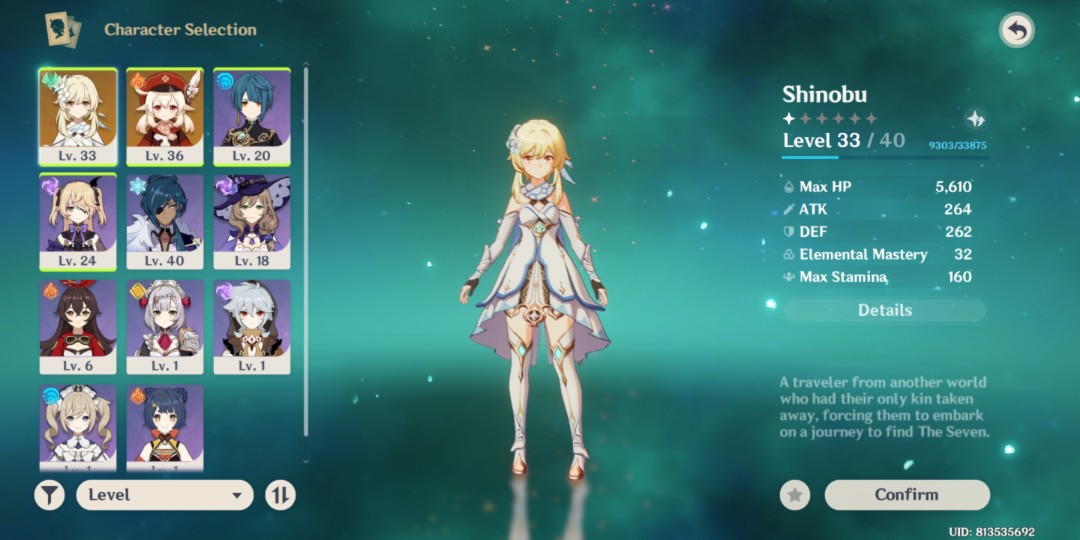
Task: Select the Lv. 24 Fischl portrait
Action: pos(78,222)
